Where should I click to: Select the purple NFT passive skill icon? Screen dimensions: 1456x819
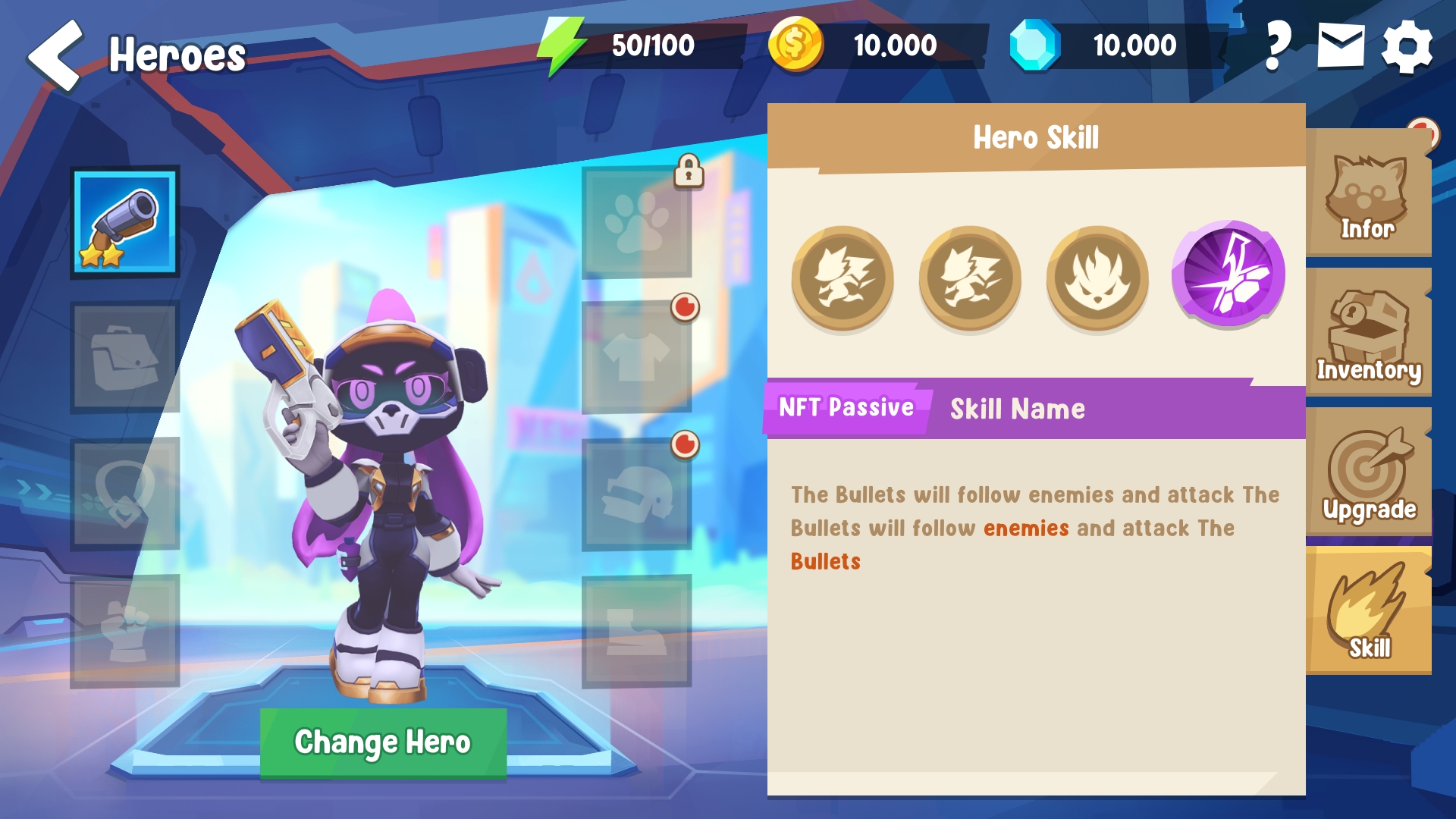coord(1228,275)
